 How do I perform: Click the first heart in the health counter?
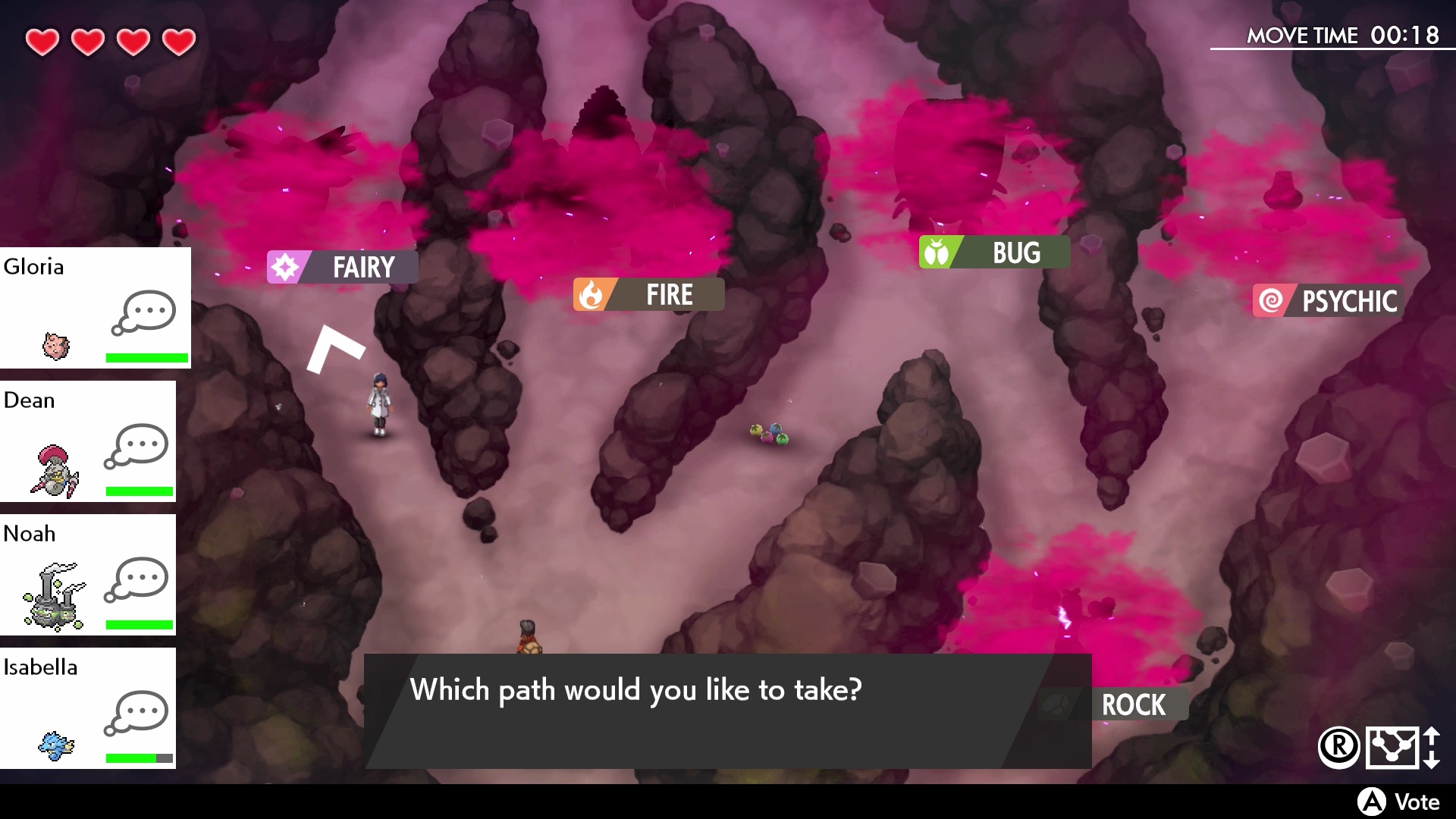pos(42,42)
